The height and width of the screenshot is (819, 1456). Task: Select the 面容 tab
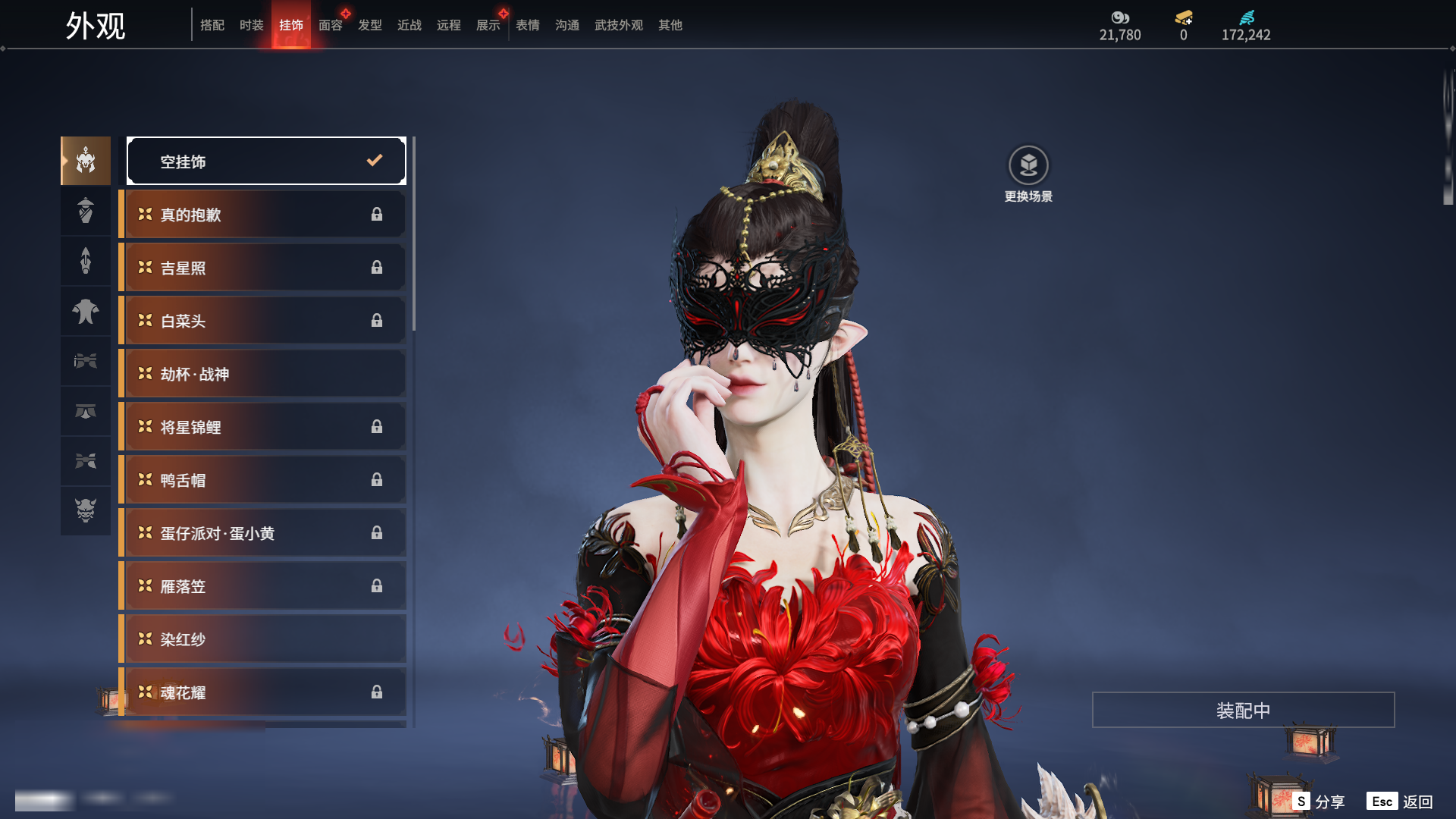click(x=331, y=25)
